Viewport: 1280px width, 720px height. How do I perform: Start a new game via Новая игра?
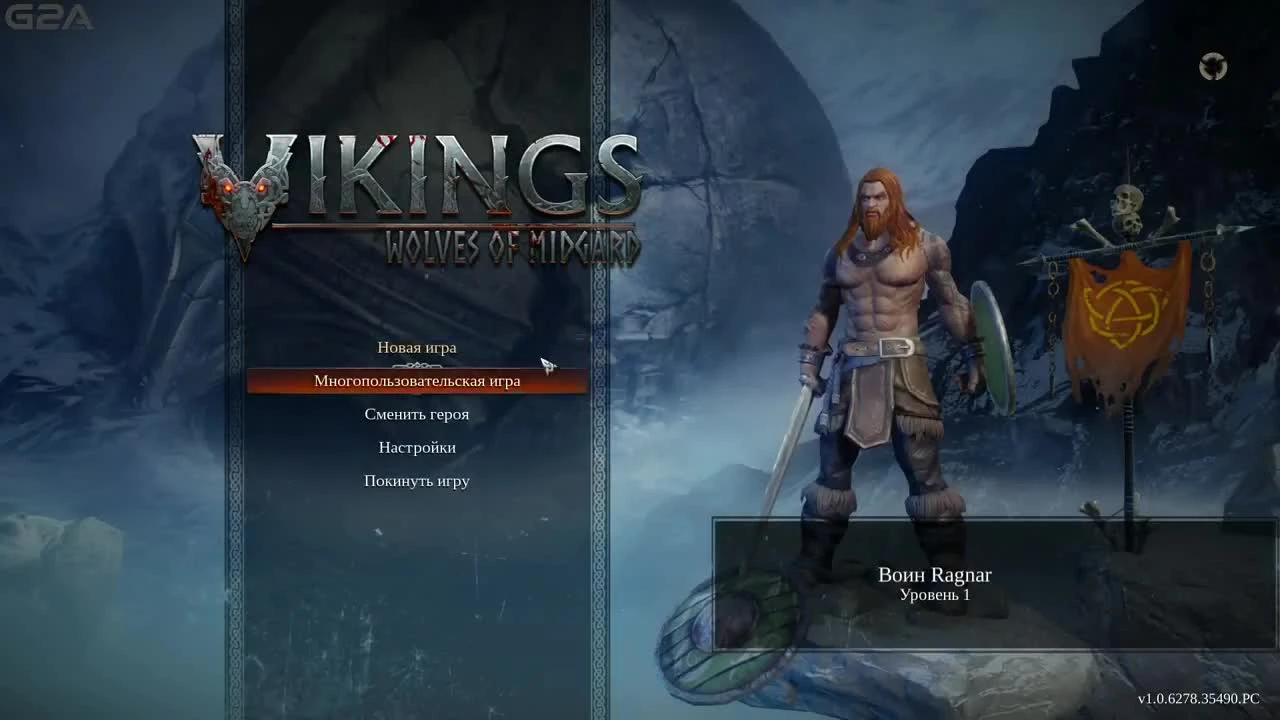click(x=416, y=348)
